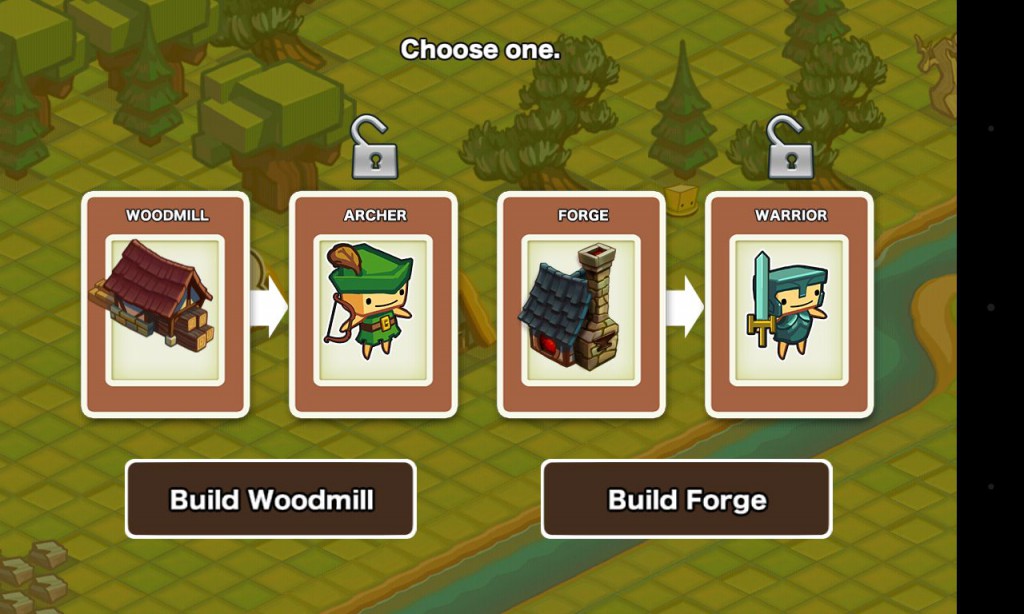
Task: Click the padlock icon above Archer
Action: 374,149
